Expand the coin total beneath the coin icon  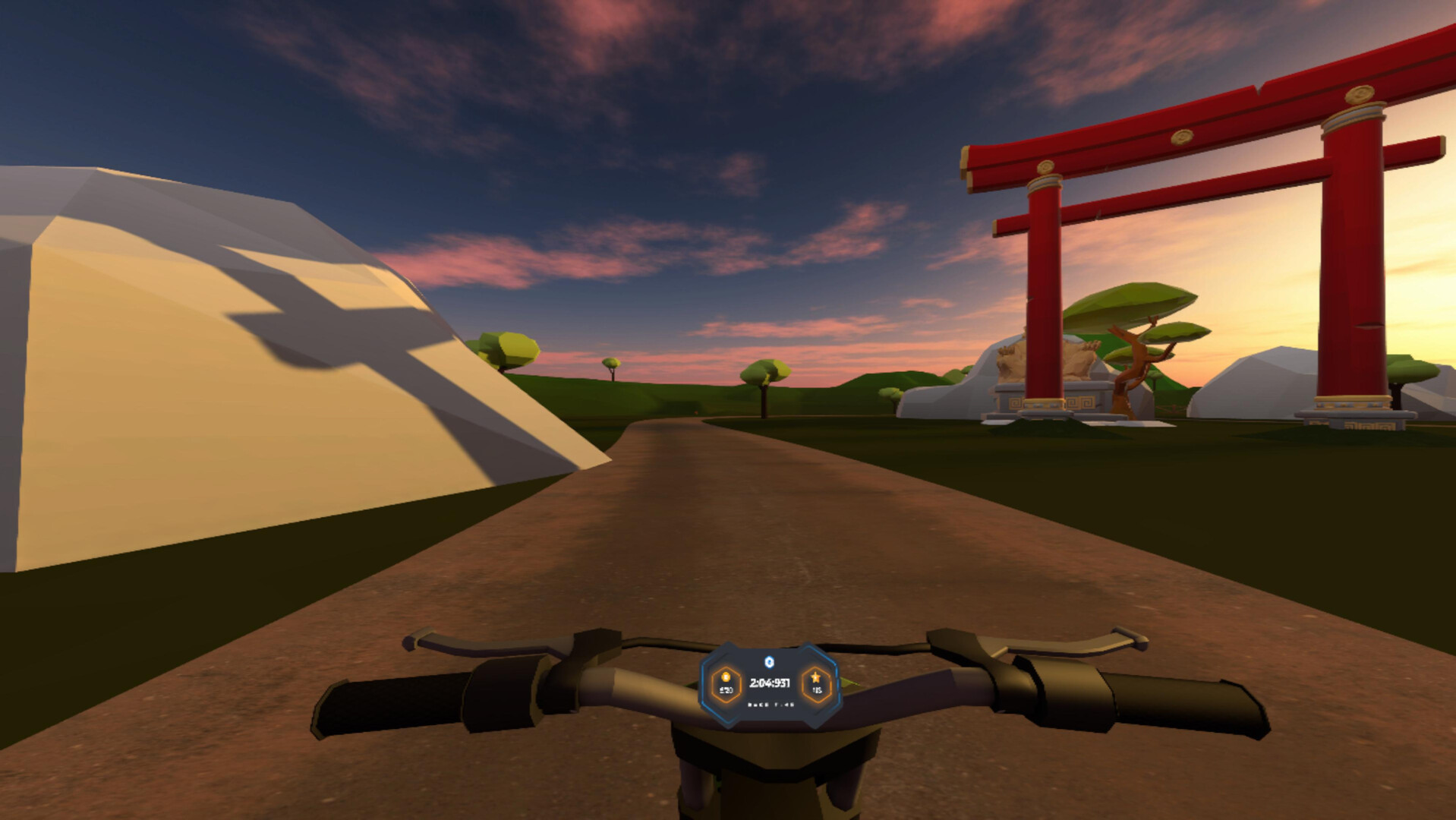[726, 692]
